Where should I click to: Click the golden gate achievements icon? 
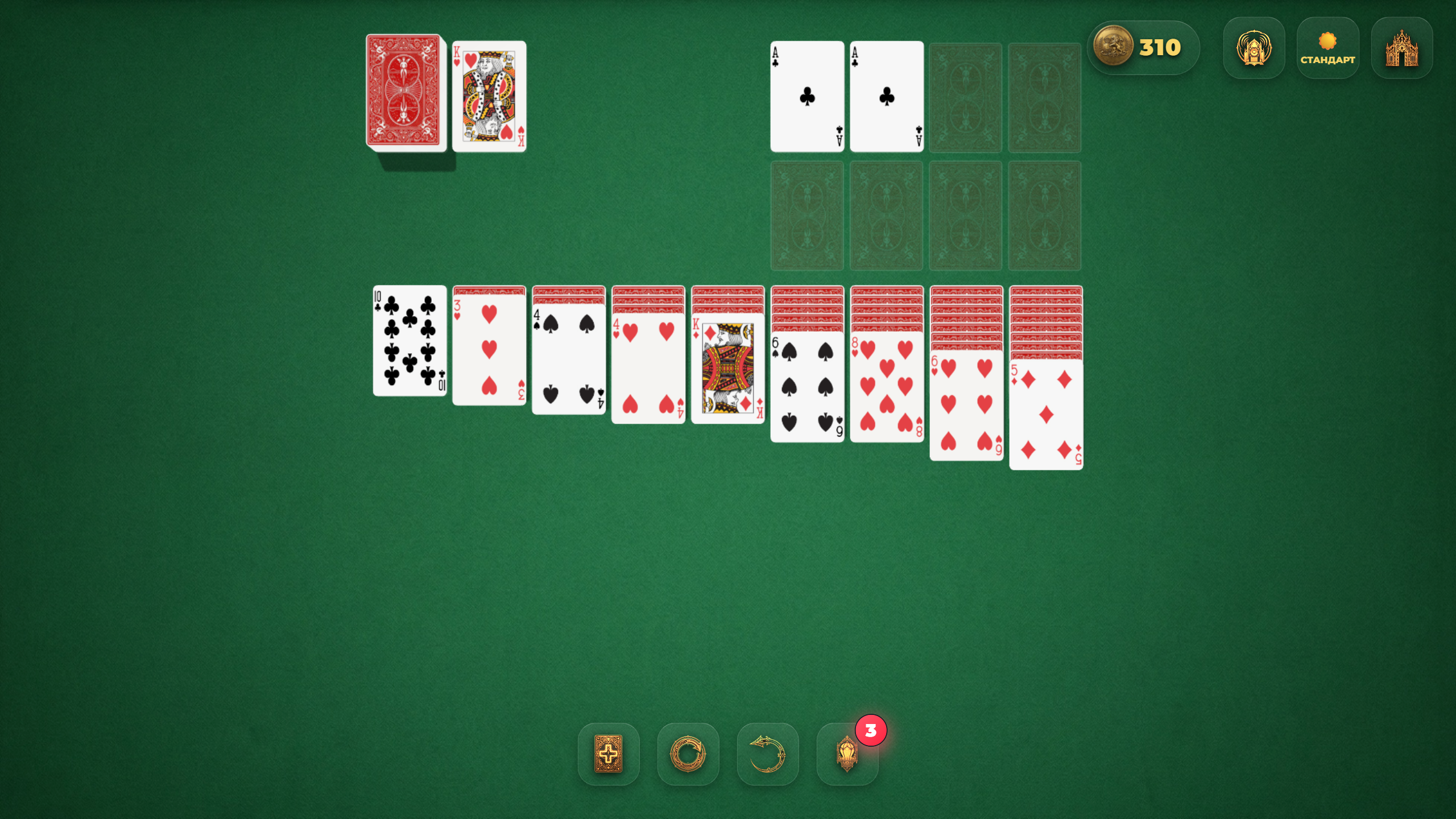[1254, 48]
